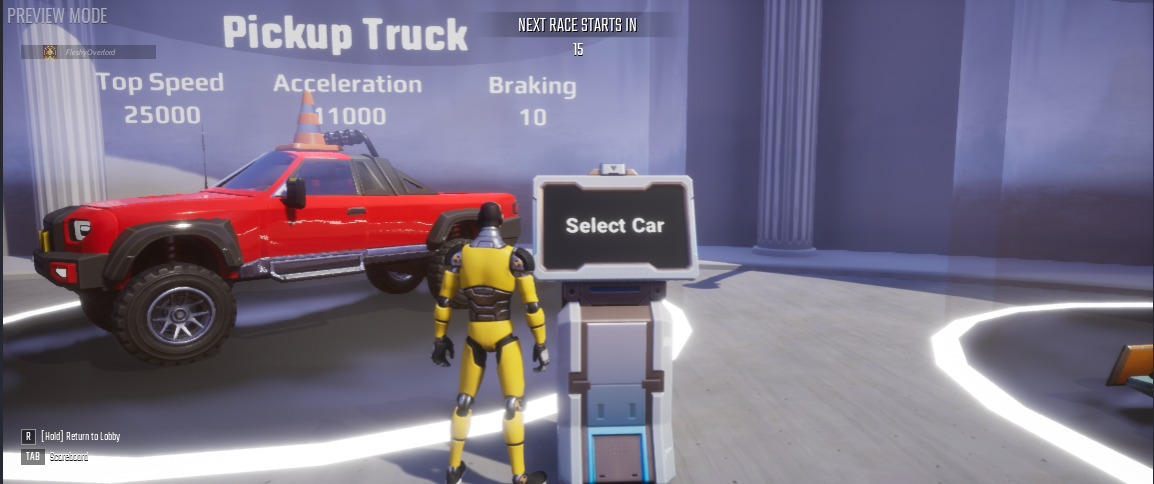Click the Select Car button

pos(614,226)
